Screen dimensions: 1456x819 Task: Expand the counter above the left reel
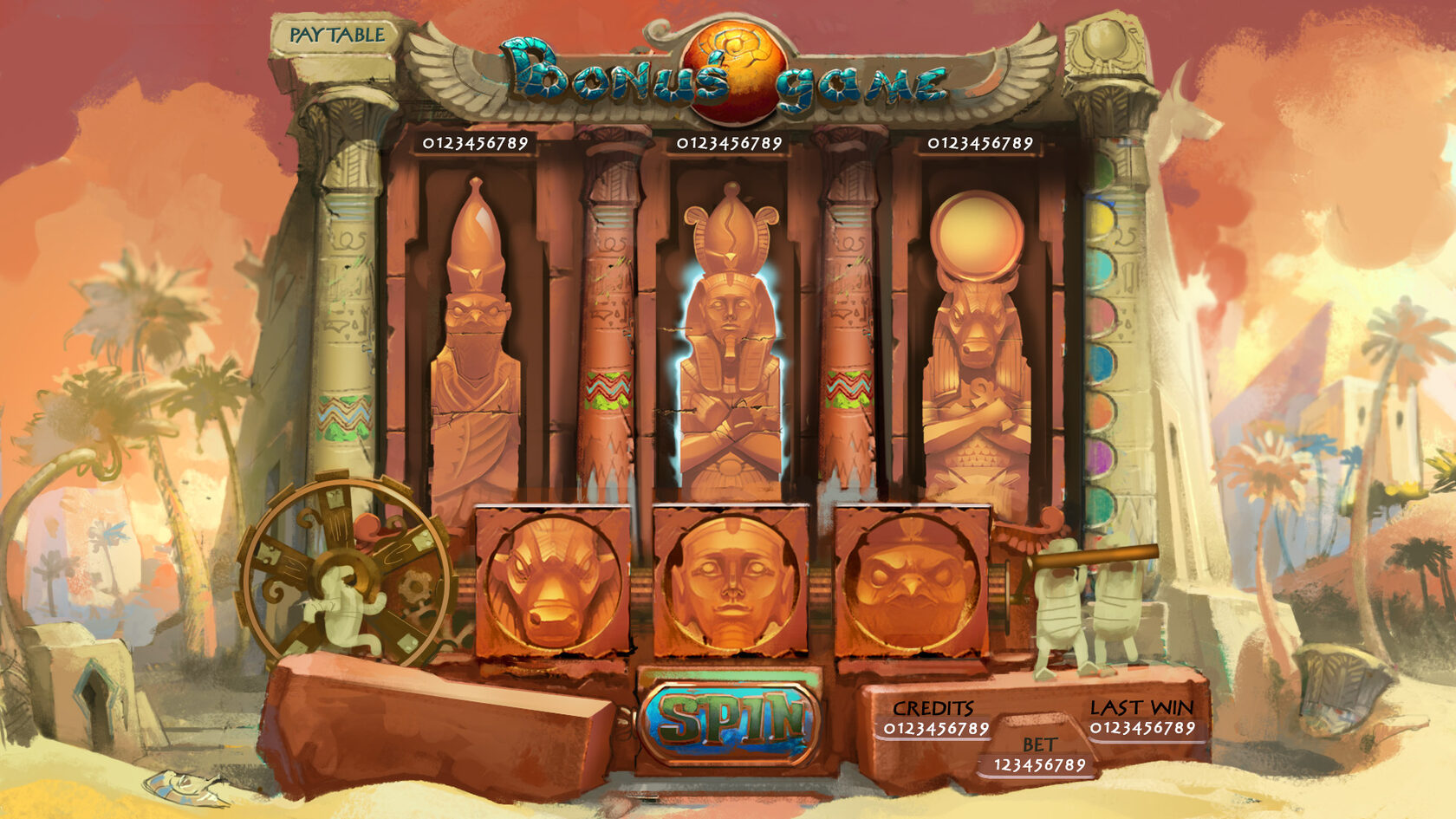coord(472,141)
